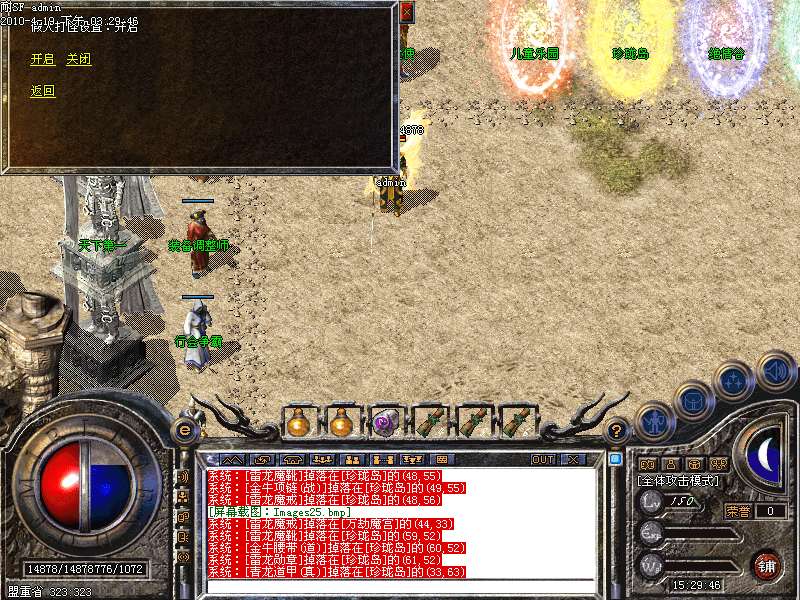
Task: Open help with the question mark button
Action: [x=617, y=430]
